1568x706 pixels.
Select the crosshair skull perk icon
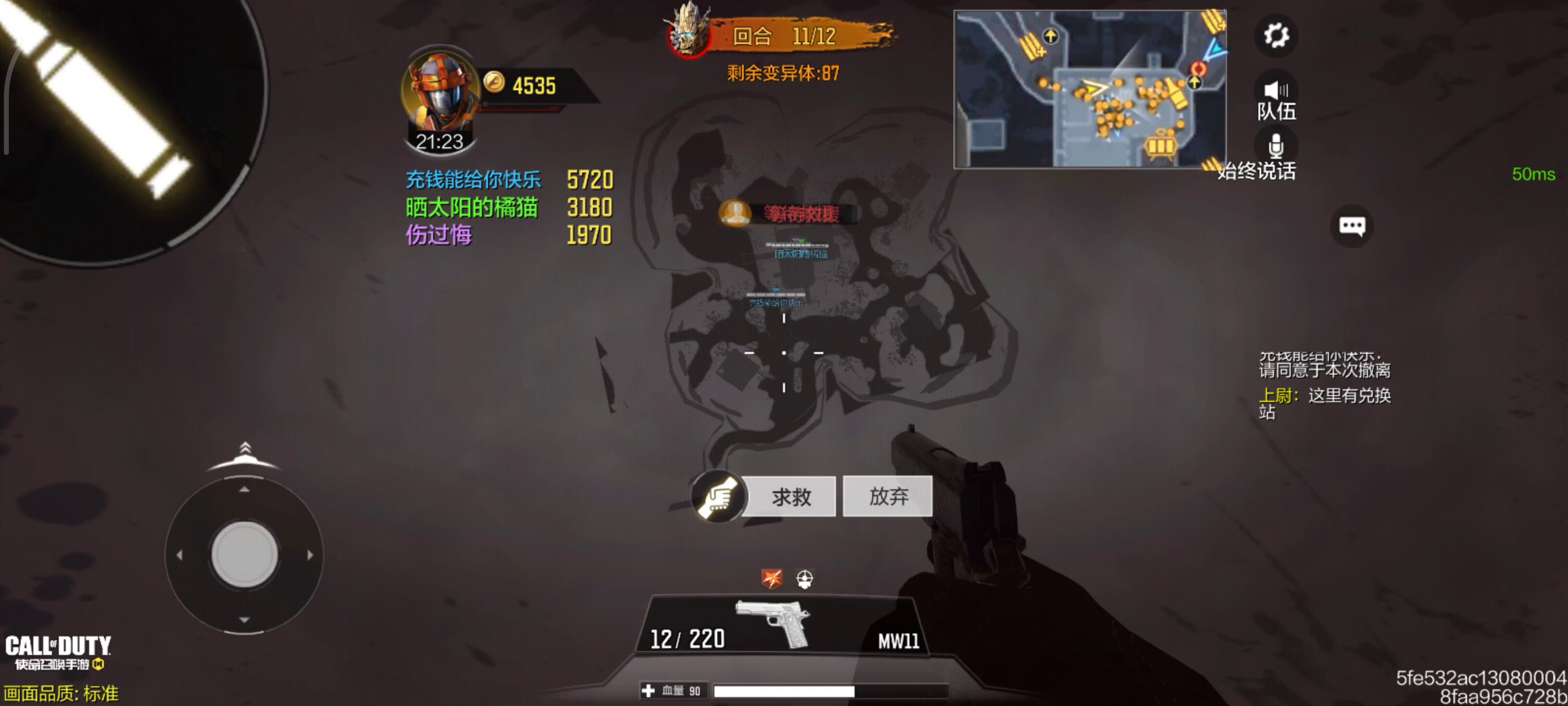click(804, 578)
